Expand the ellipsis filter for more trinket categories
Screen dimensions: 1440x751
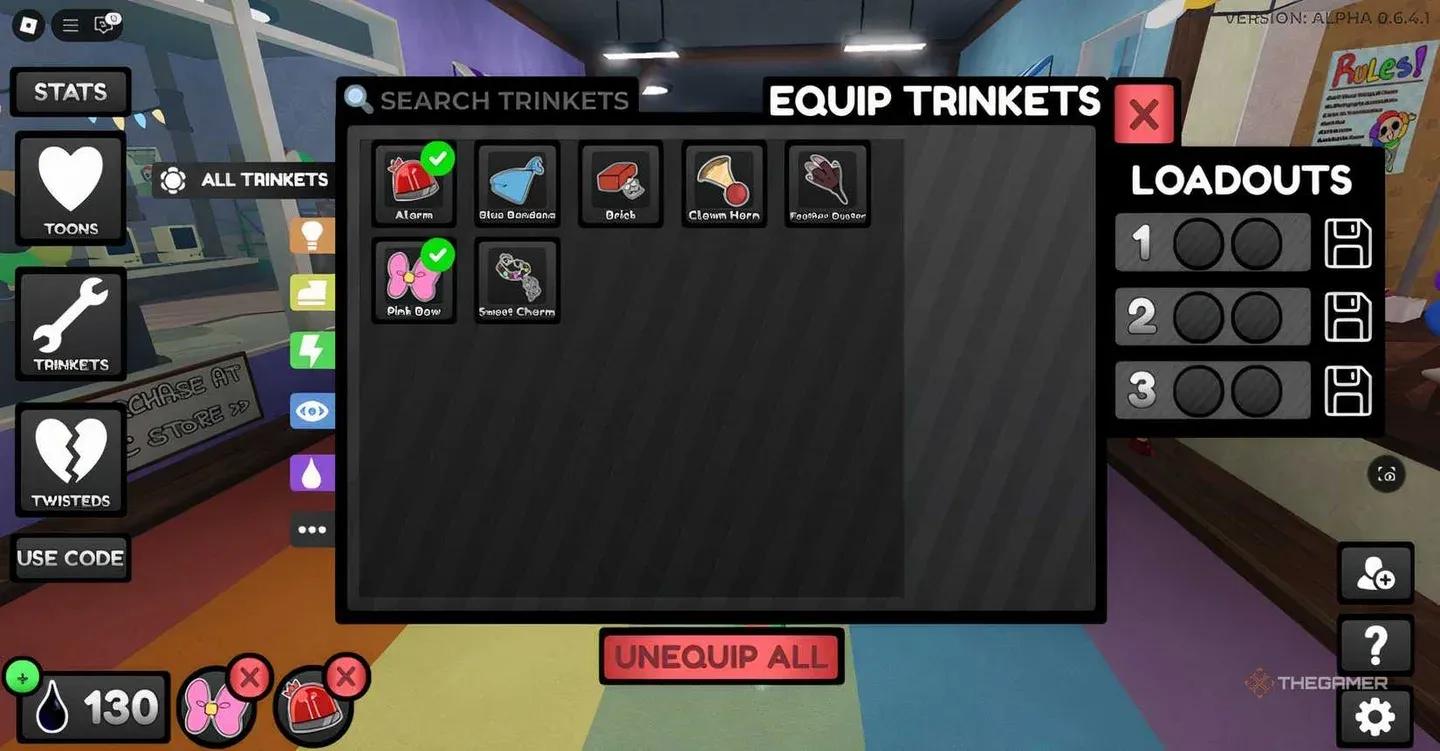(313, 529)
